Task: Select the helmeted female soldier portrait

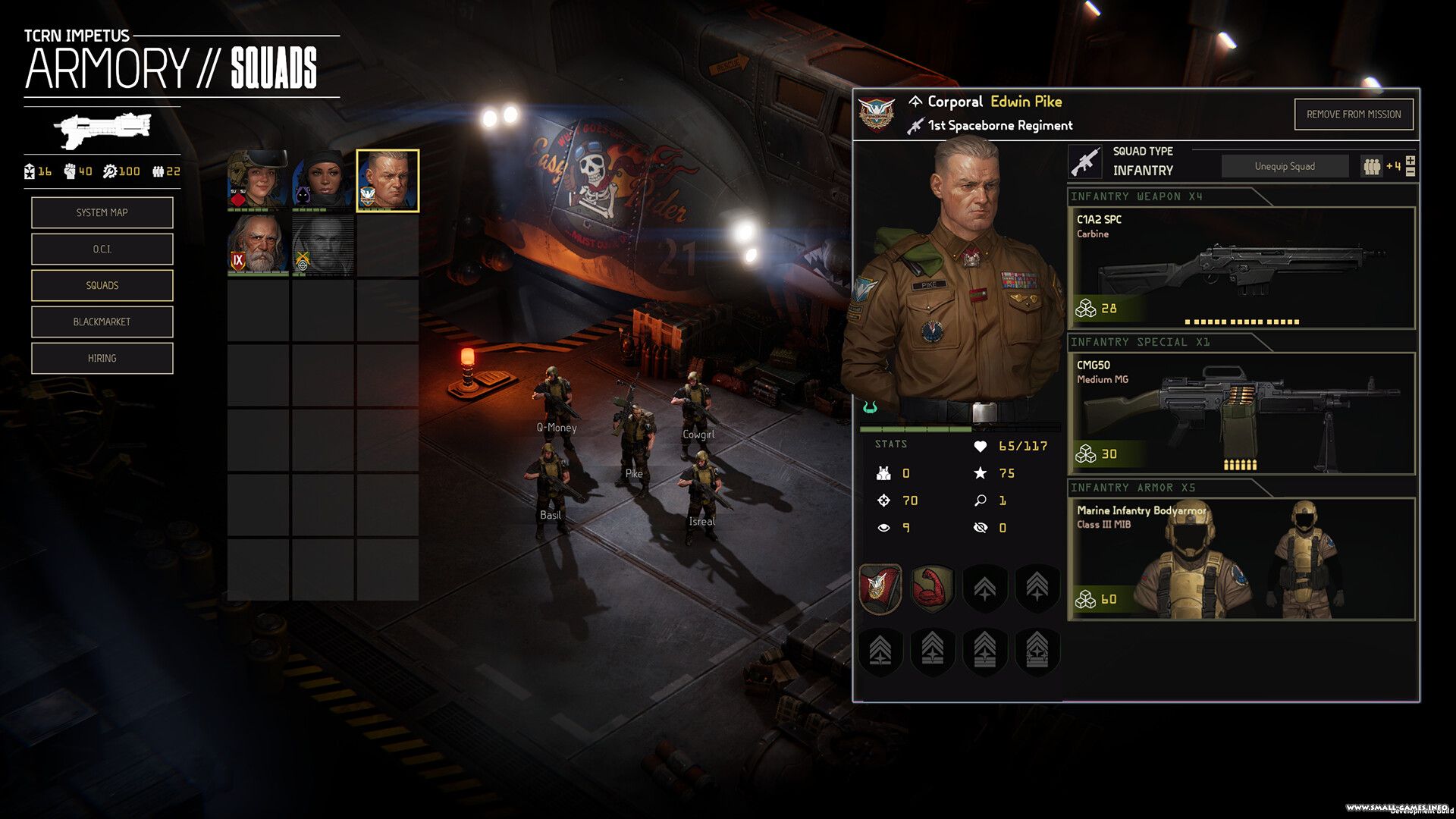Action: (258, 180)
